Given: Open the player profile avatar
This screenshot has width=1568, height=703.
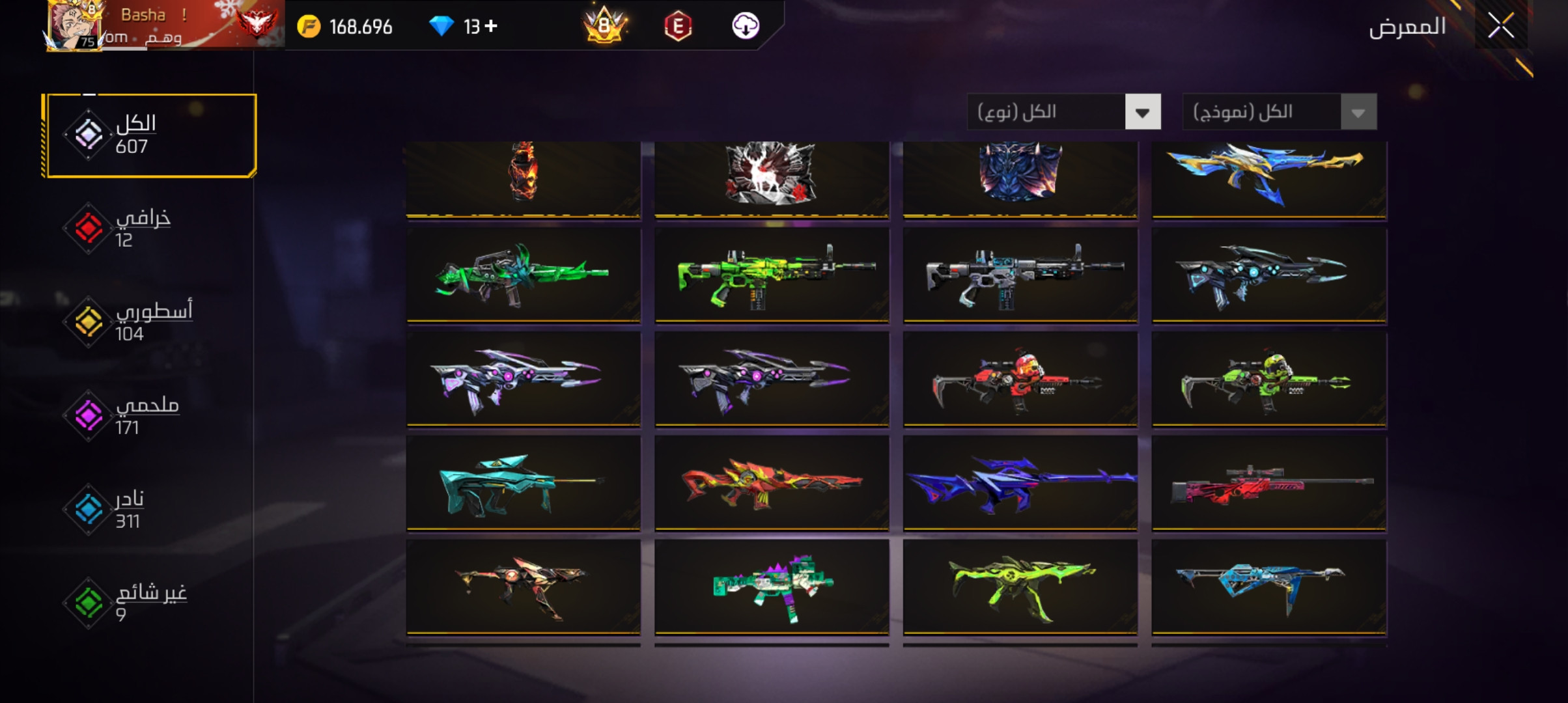Looking at the screenshot, I should (74, 26).
